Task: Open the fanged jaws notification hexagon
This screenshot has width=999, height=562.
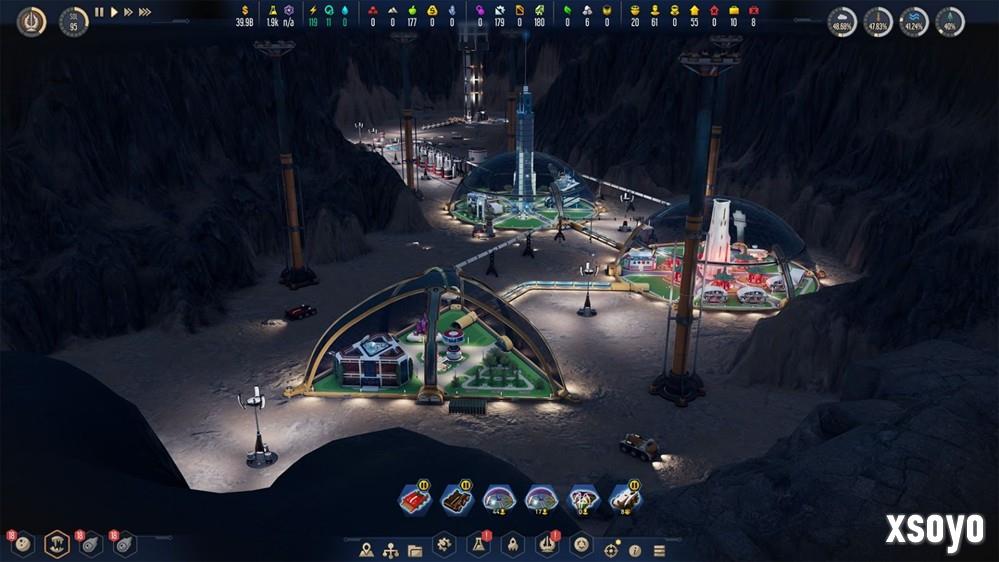Action: (x=57, y=544)
